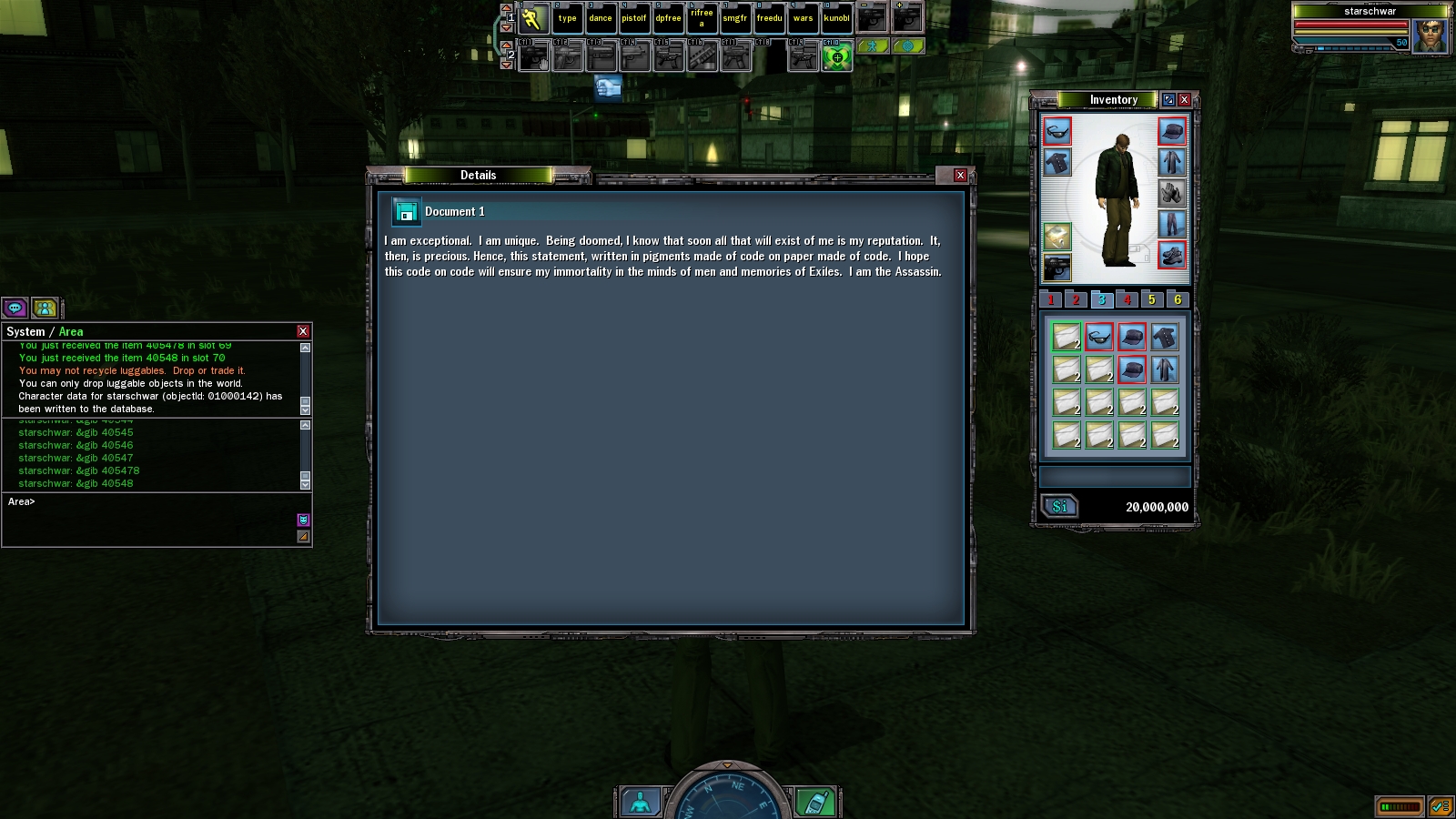The width and height of the screenshot is (1456, 819).
Task: Select the equipped gloves slot
Action: coord(1172,193)
